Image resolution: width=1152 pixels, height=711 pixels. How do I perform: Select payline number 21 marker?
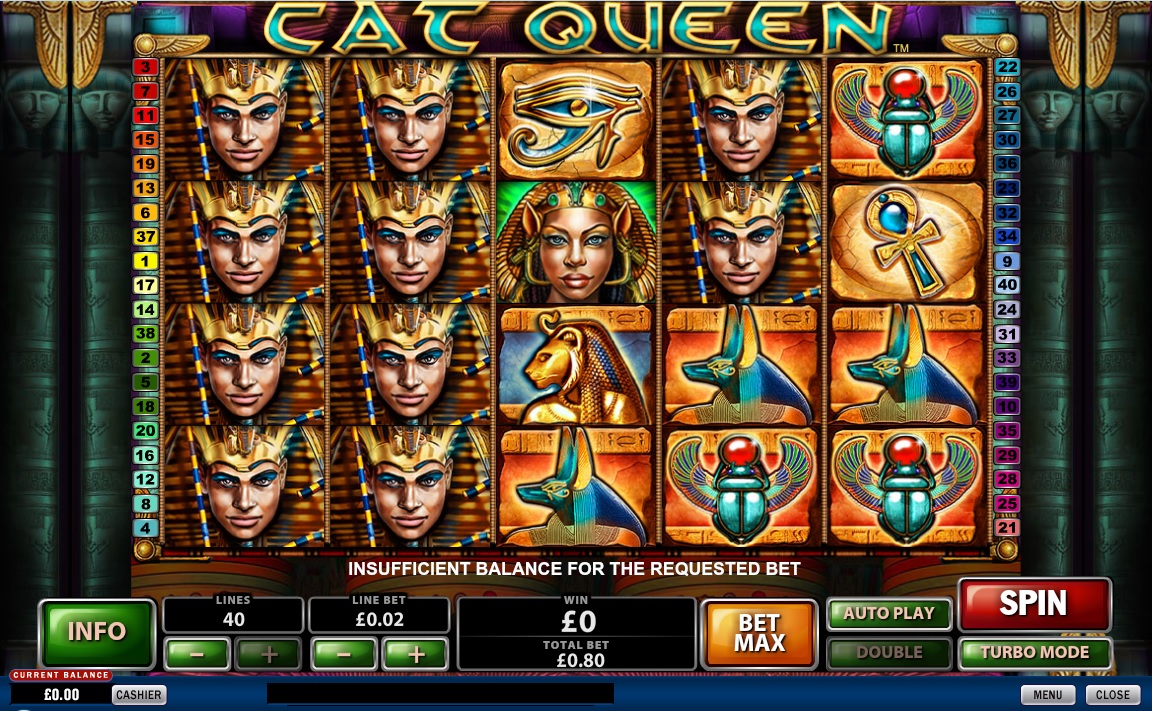click(1007, 528)
